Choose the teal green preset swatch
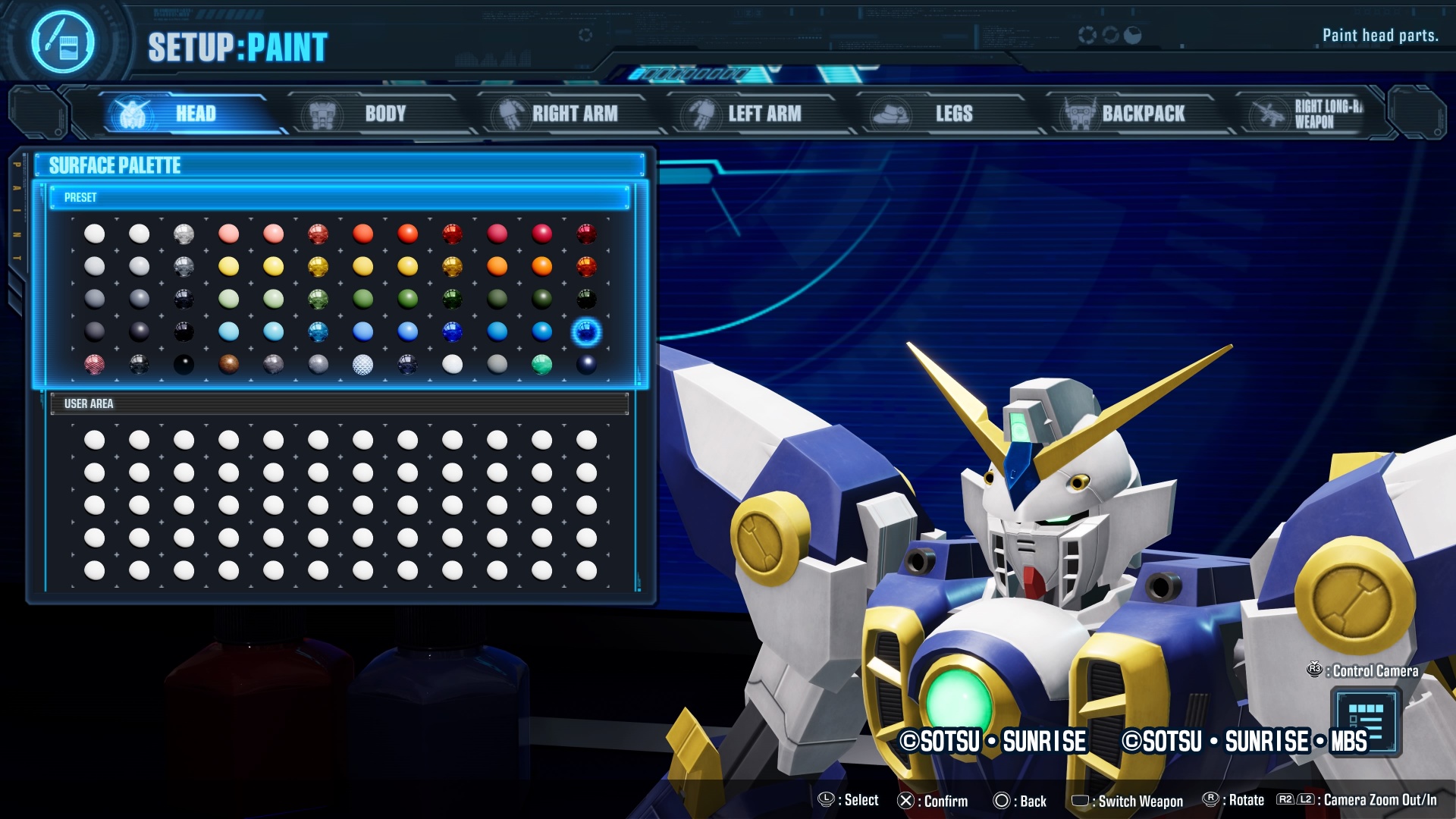This screenshot has width=1456, height=819. pos(541,365)
